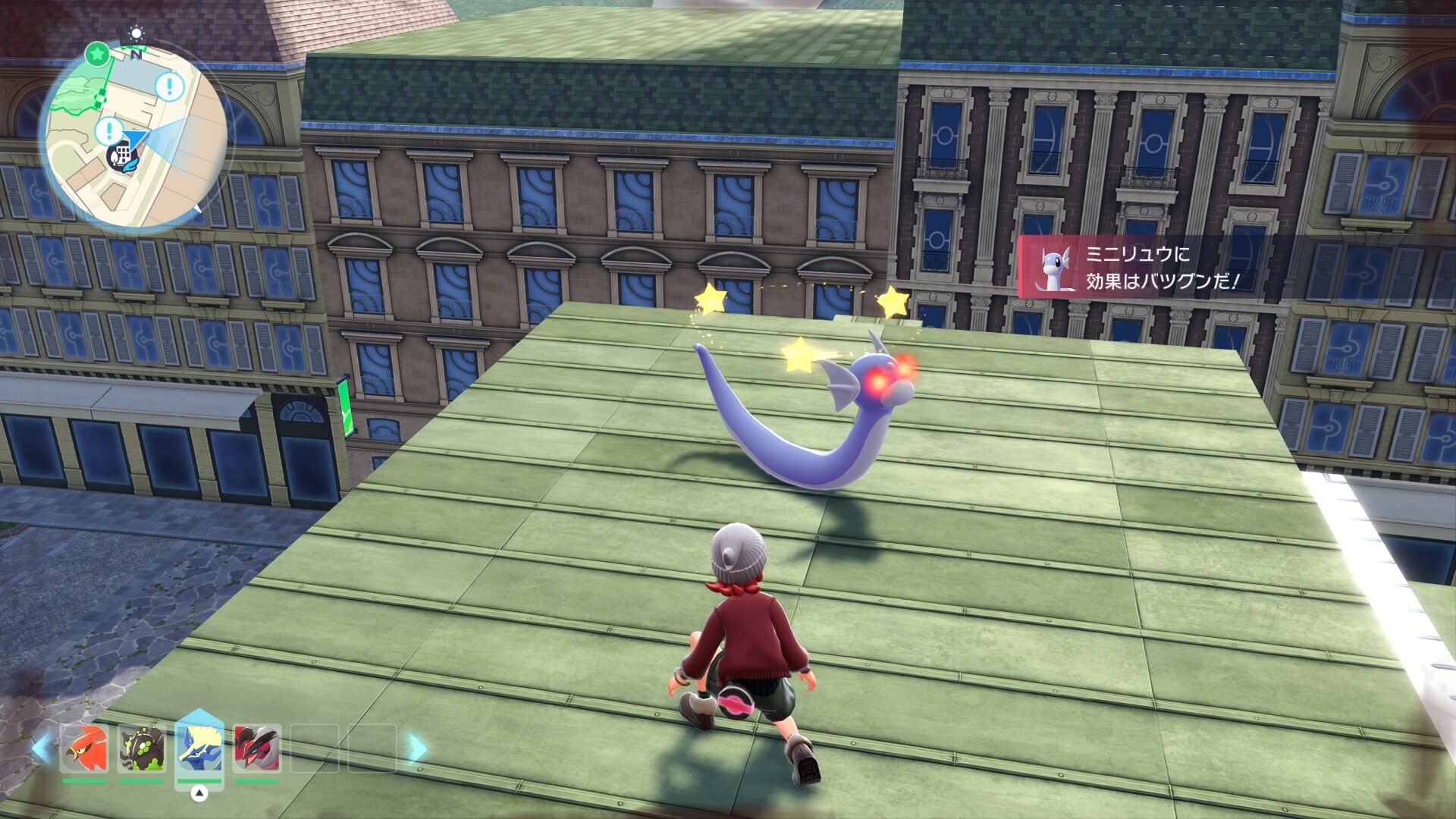
Task: Select the green star objective marker
Action: [x=97, y=54]
